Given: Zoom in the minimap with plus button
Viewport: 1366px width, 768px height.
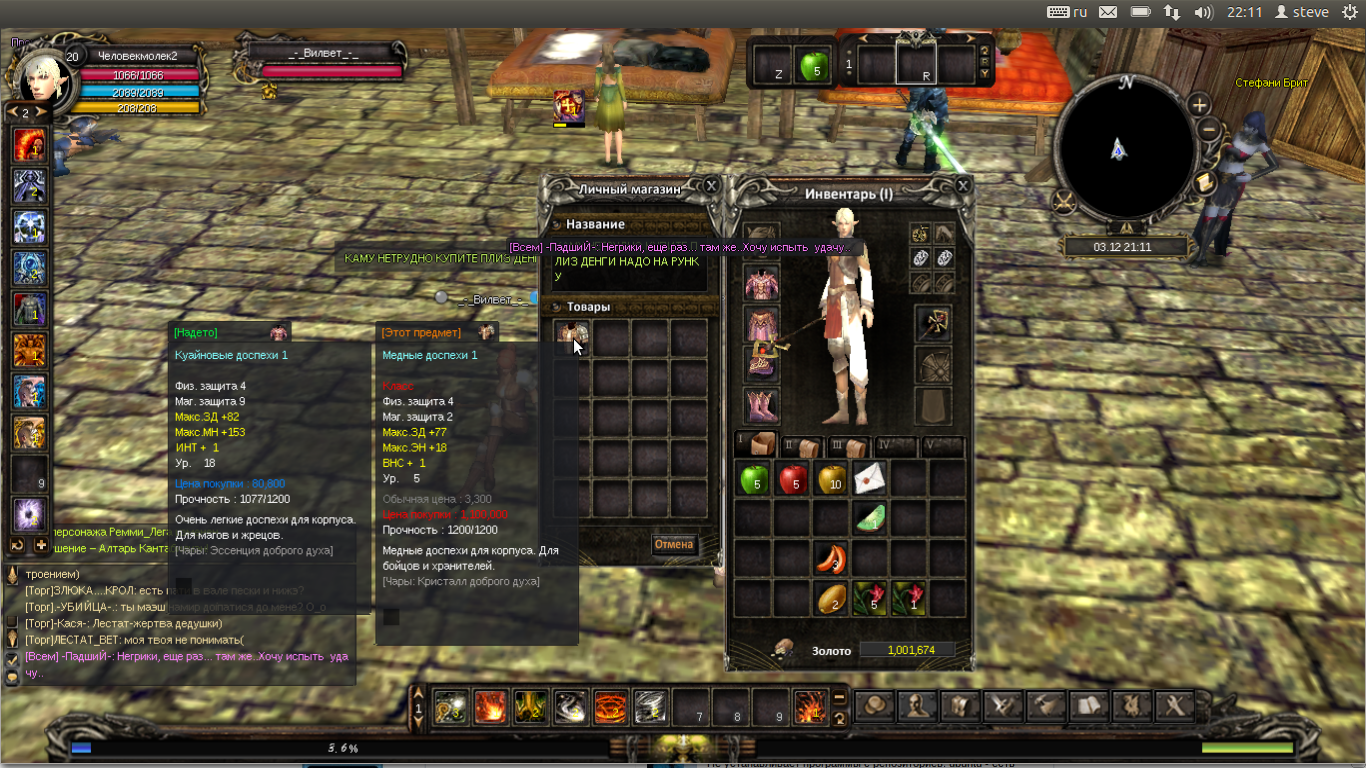Looking at the screenshot, I should [x=1199, y=105].
